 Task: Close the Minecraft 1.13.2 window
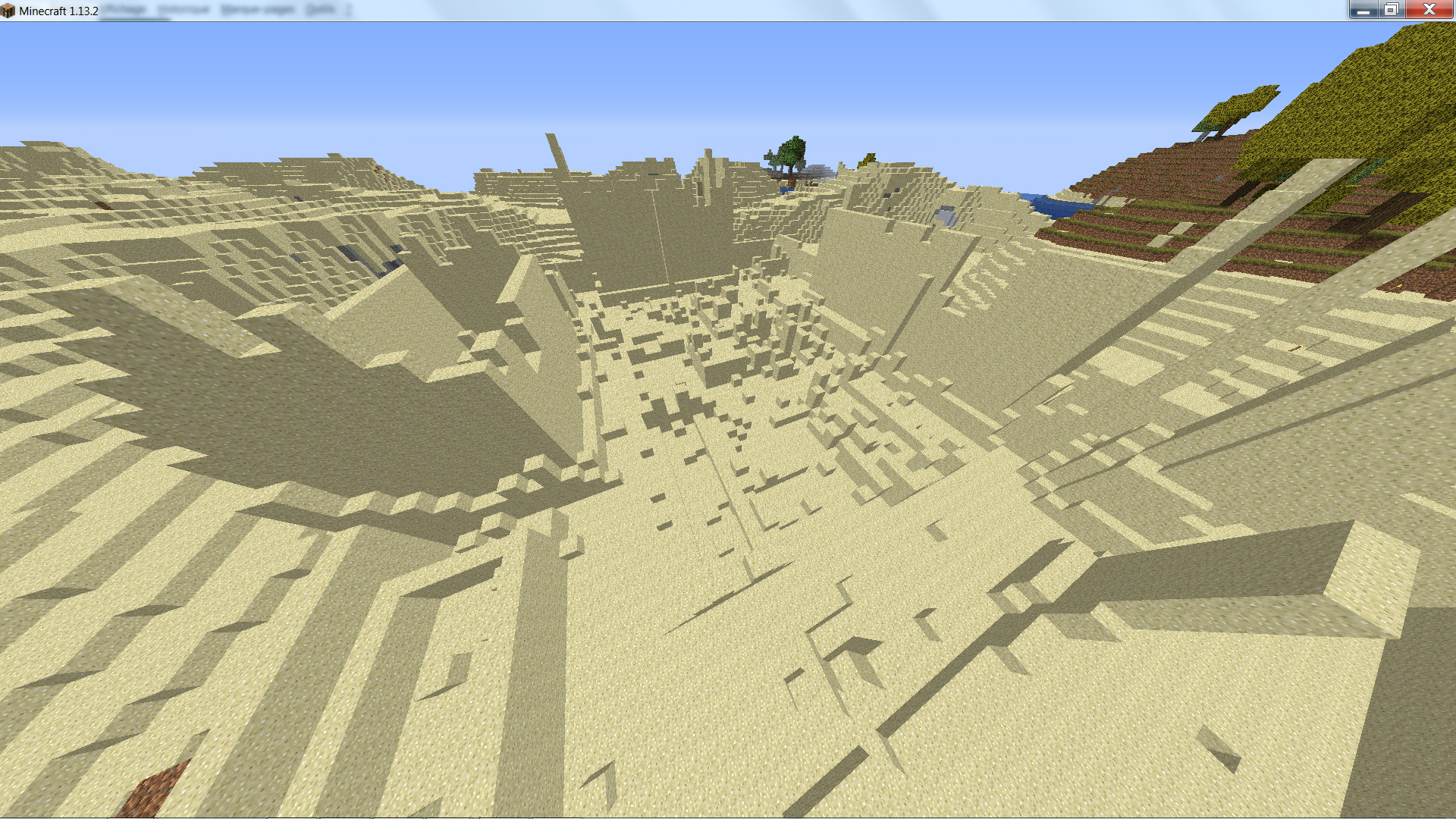(x=1429, y=10)
